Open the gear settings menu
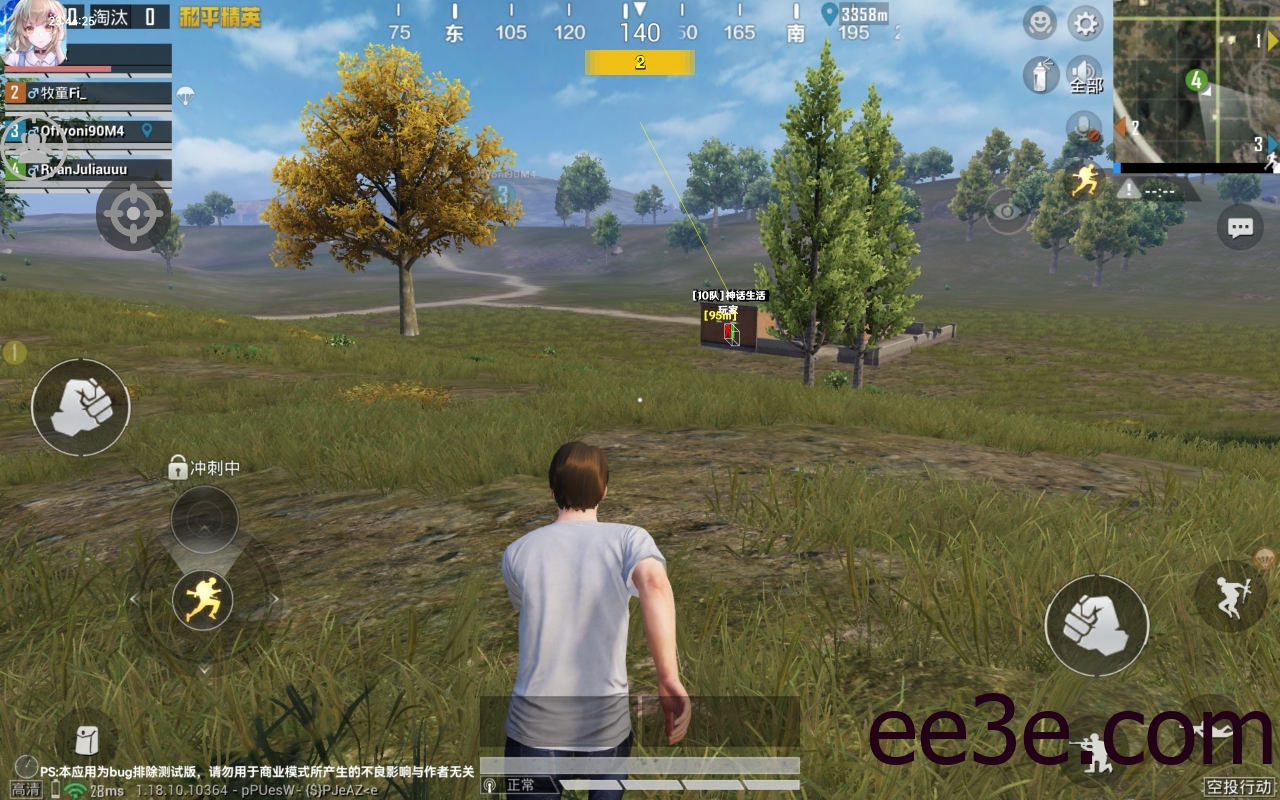 [1085, 22]
